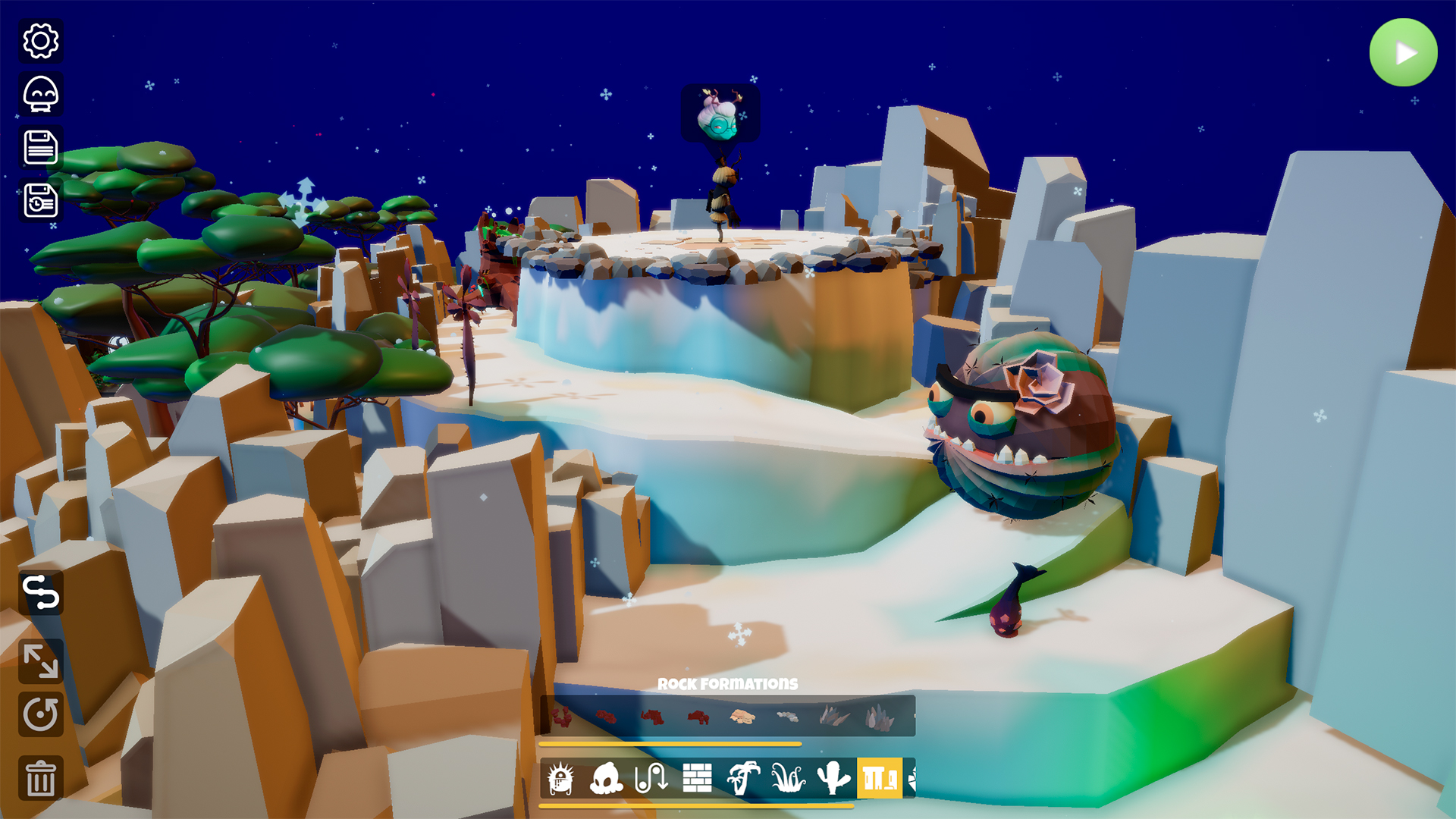Viewport: 1456px width, 819px height.
Task: Pick the sand pile rock thumbnail
Action: pos(742,717)
